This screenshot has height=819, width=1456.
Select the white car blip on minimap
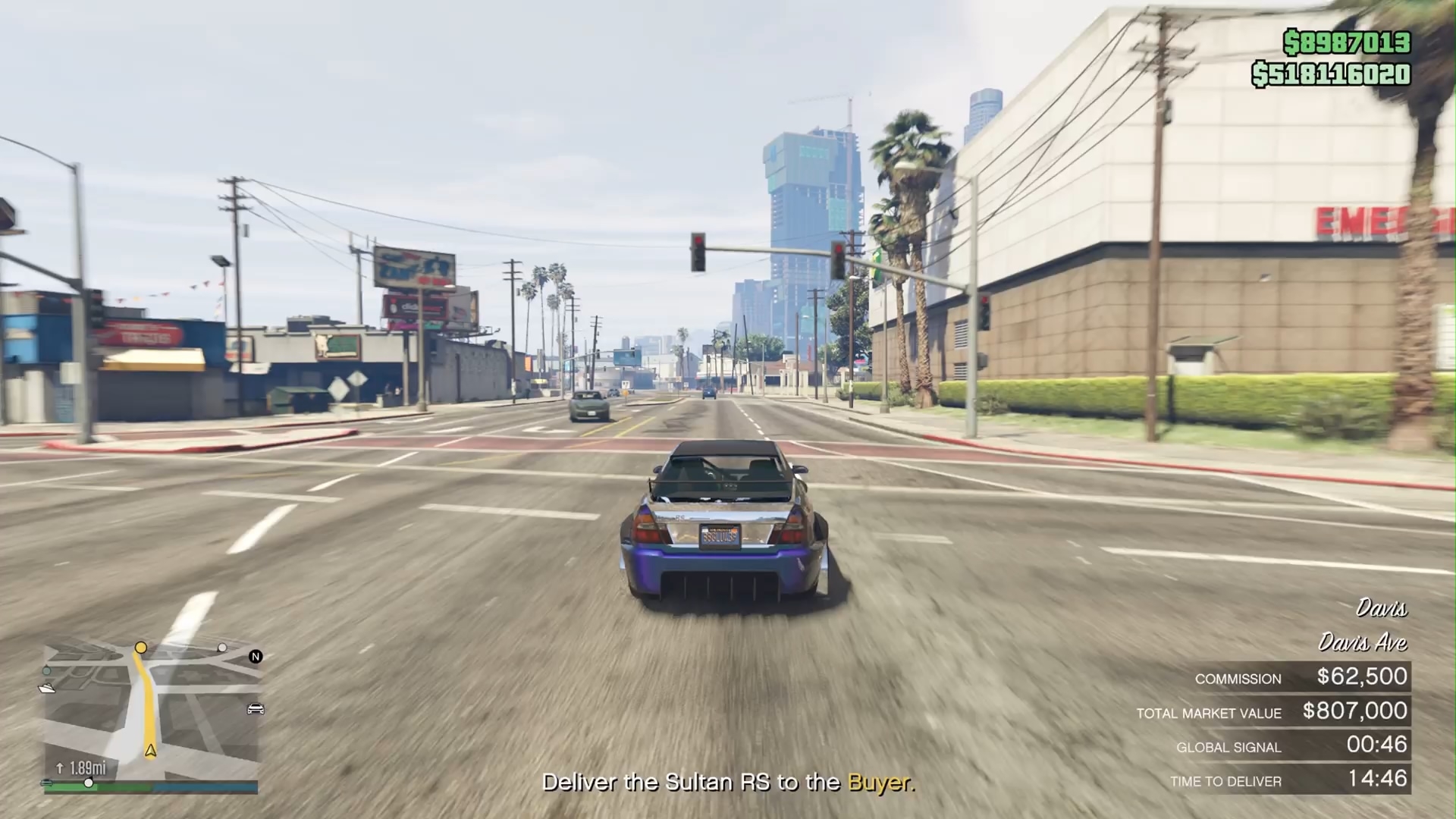(256, 709)
